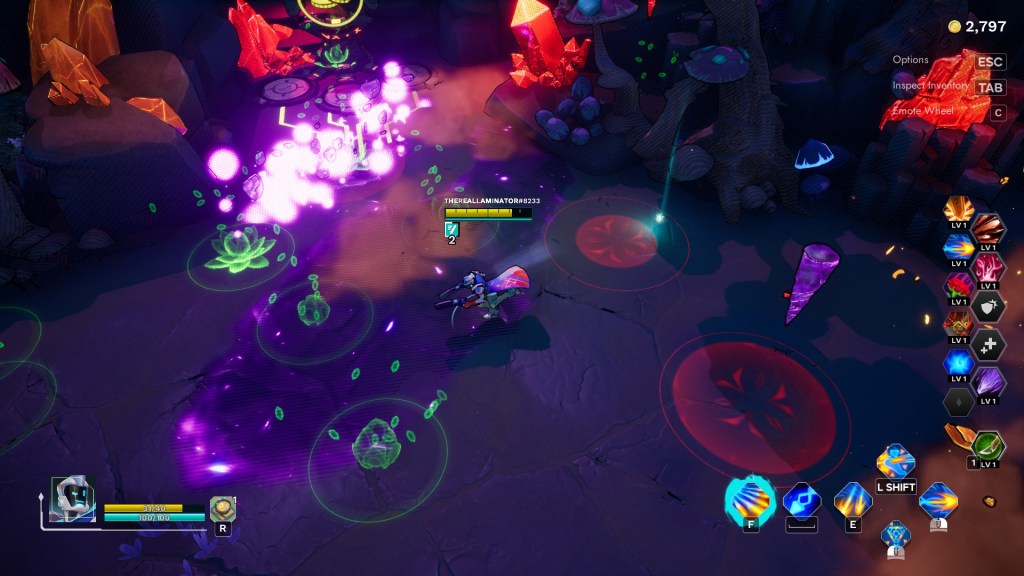Inspect the purple crystal shard upgrade

(988, 382)
